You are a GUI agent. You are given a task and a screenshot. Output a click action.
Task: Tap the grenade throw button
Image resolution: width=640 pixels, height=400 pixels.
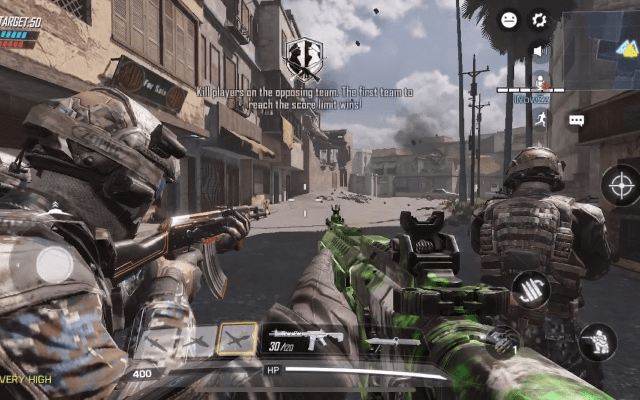pyautogui.click(x=503, y=341)
